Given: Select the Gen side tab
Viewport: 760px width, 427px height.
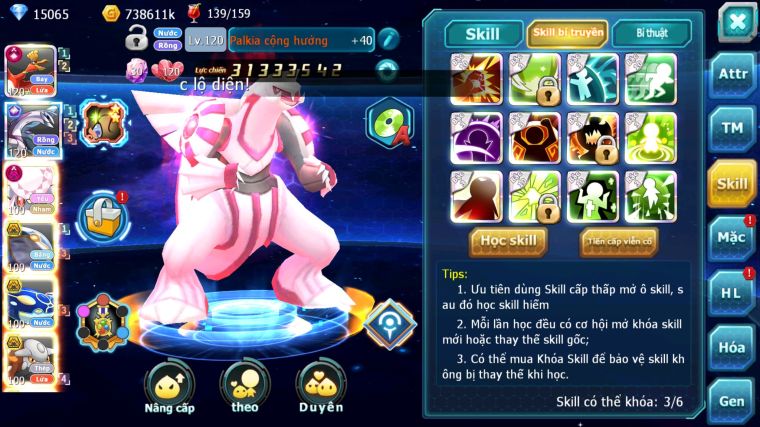Looking at the screenshot, I should click(x=732, y=401).
